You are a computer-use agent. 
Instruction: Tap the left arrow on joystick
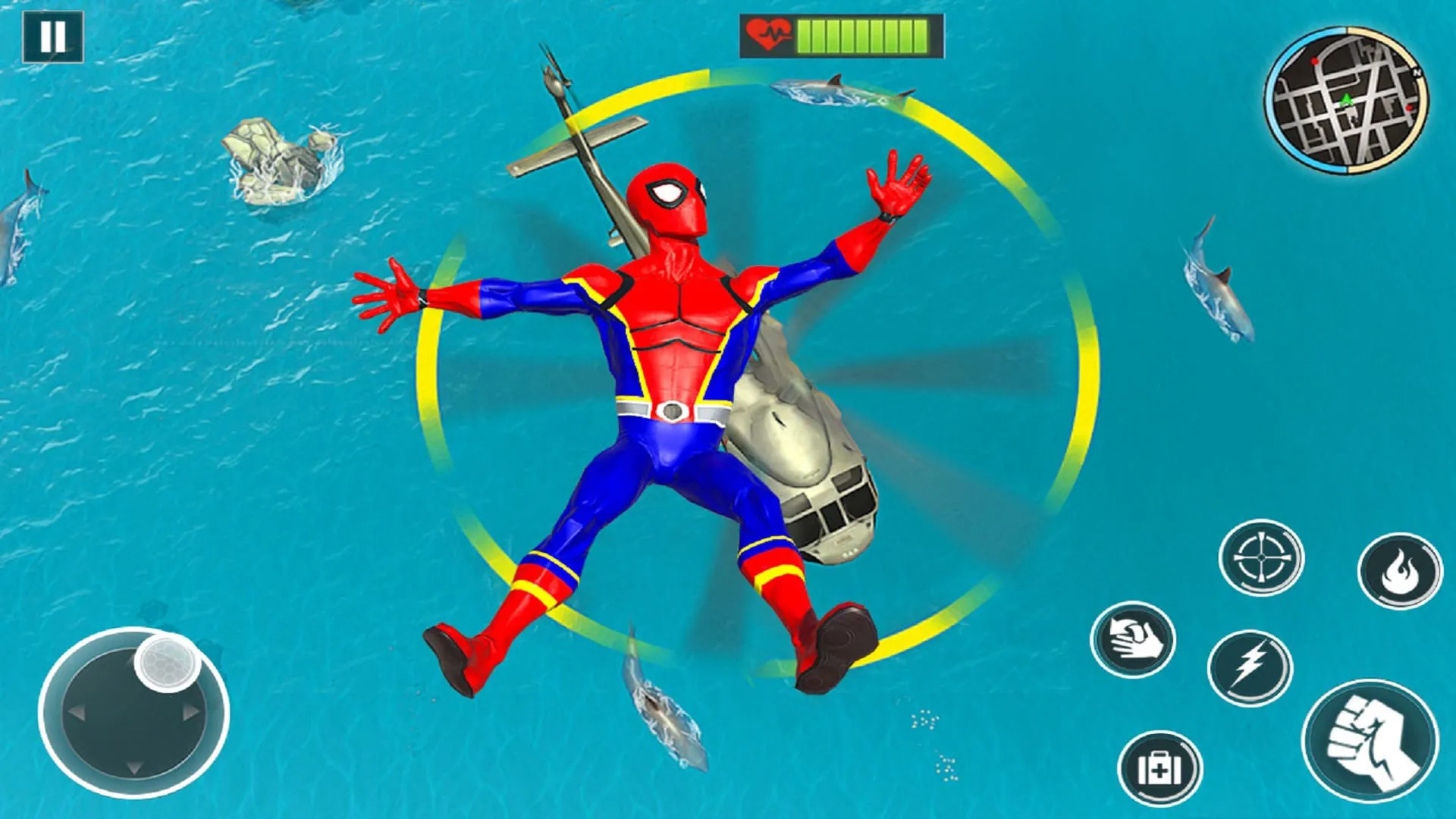(x=77, y=712)
